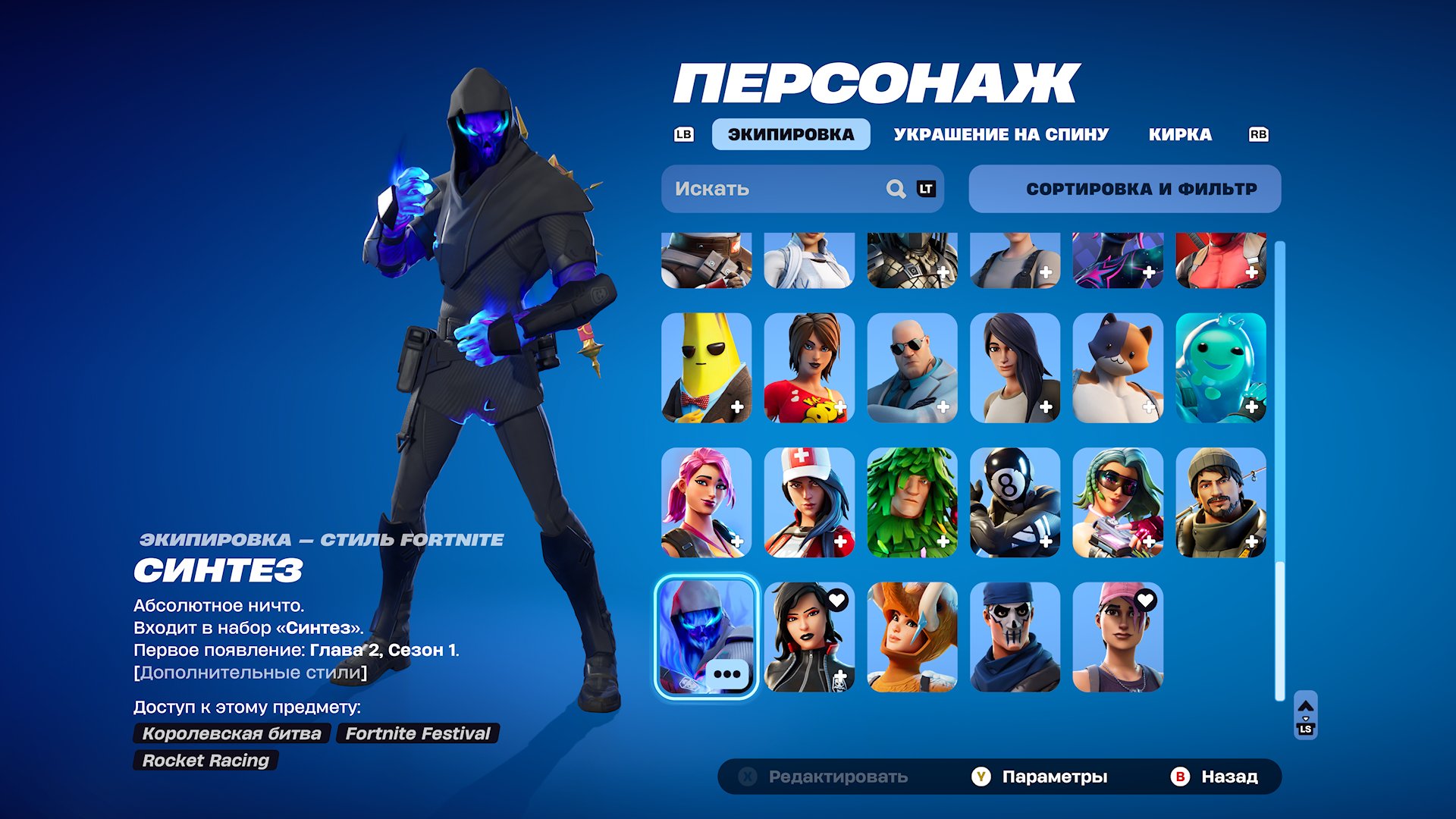
Task: Click the X button icon beside Редактировать
Action: (x=747, y=777)
